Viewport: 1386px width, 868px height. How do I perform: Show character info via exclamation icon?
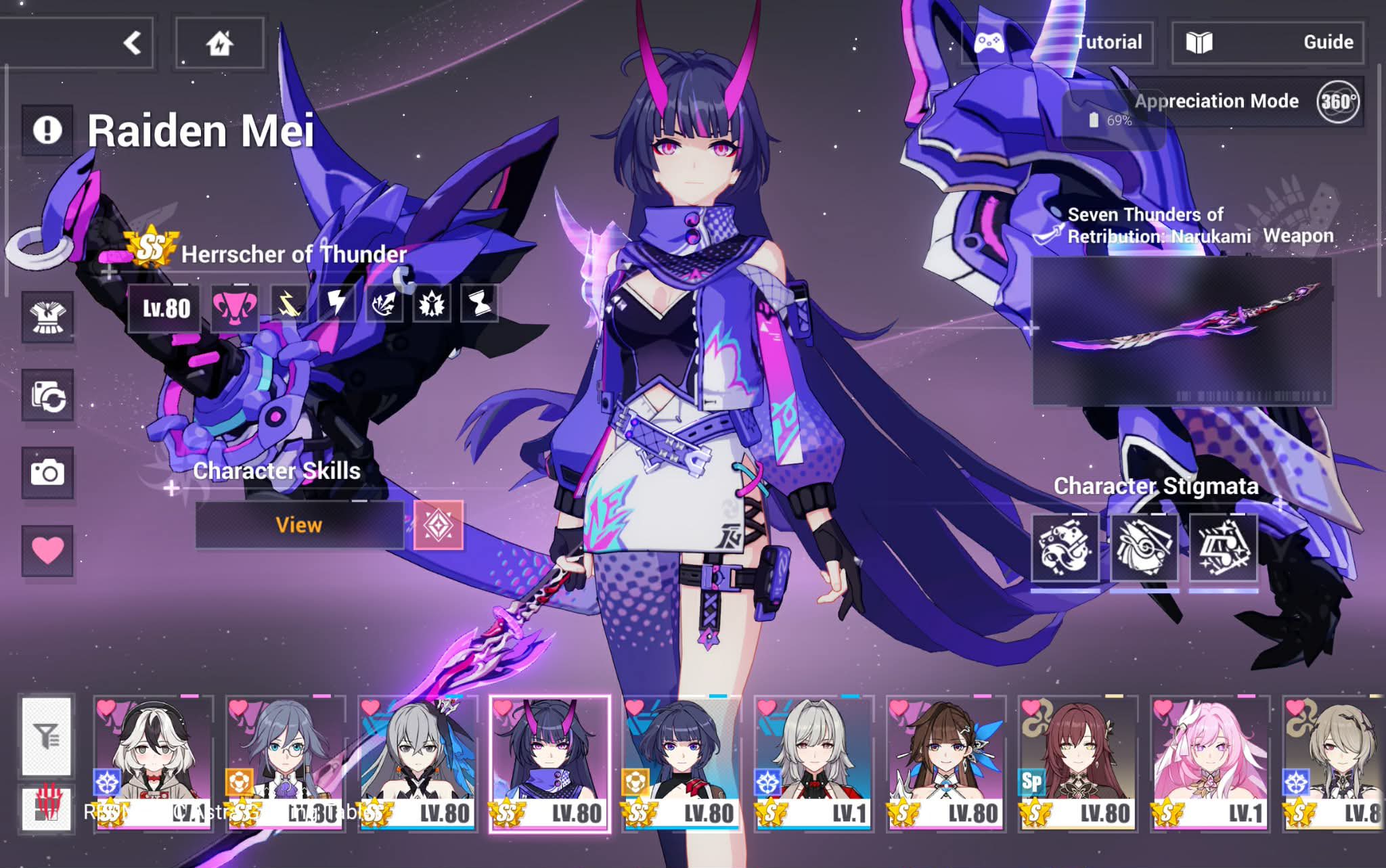pos(47,130)
